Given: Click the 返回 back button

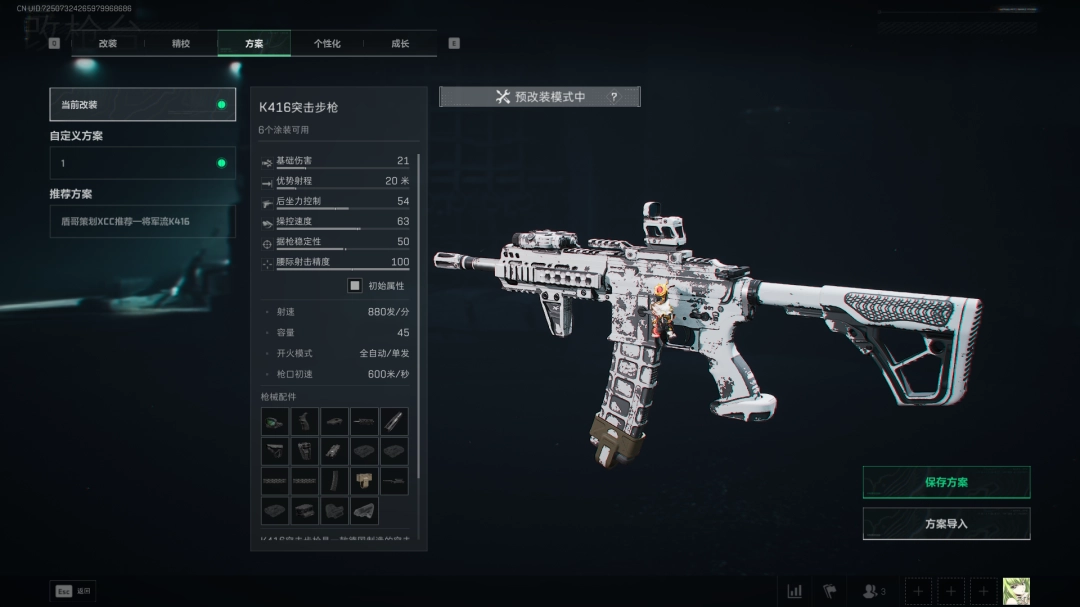Looking at the screenshot, I should point(73,591).
